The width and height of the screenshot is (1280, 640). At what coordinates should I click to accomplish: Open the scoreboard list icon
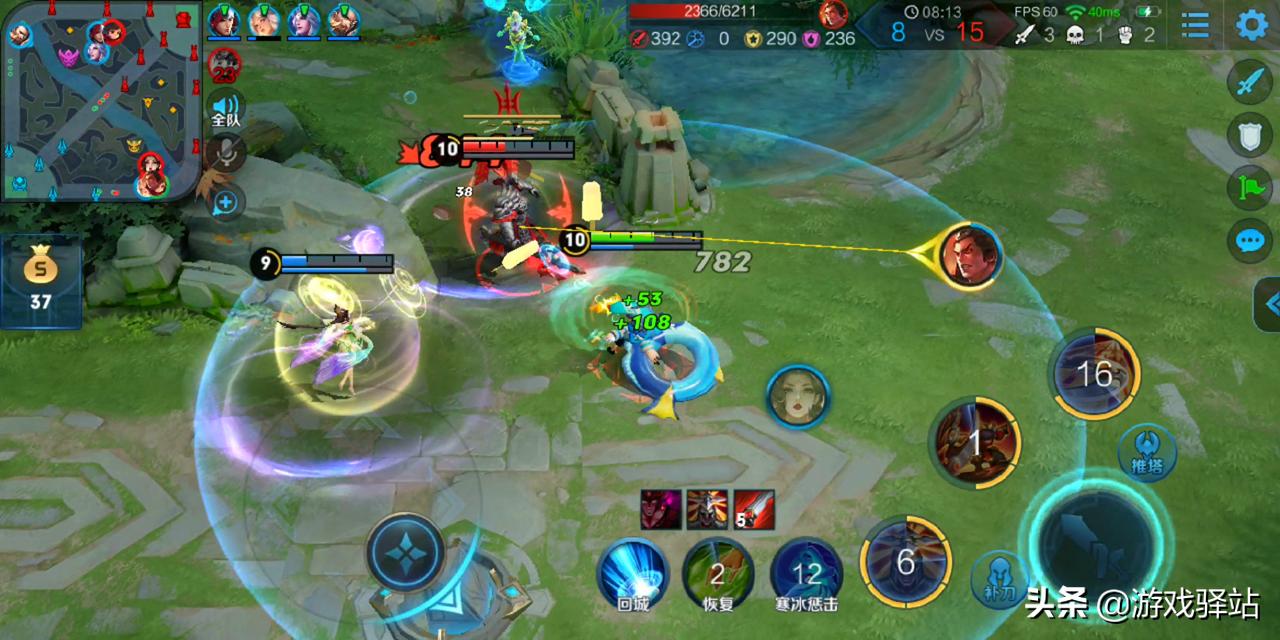point(1195,25)
